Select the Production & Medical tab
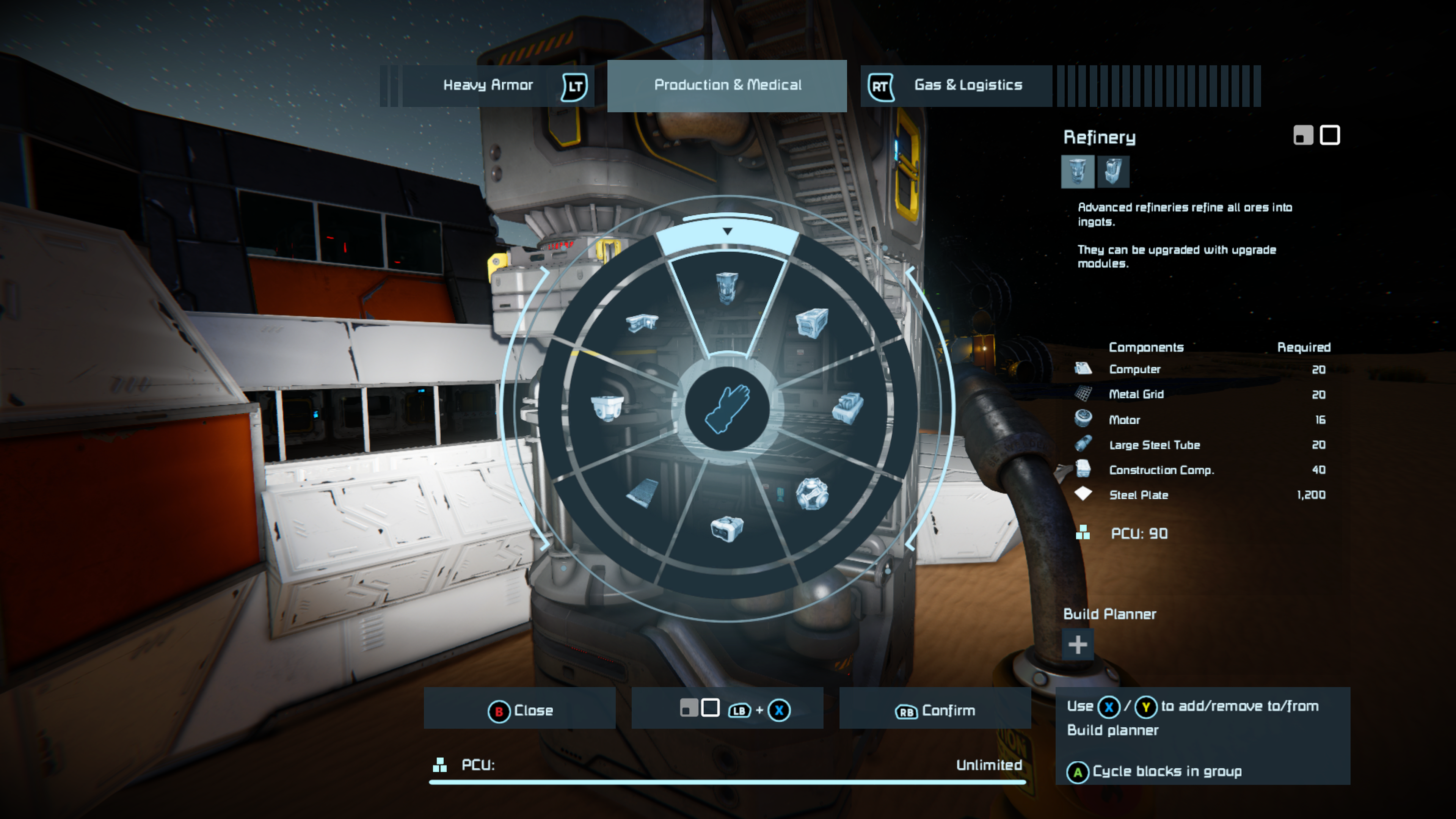This screenshot has height=819, width=1456. 727,85
